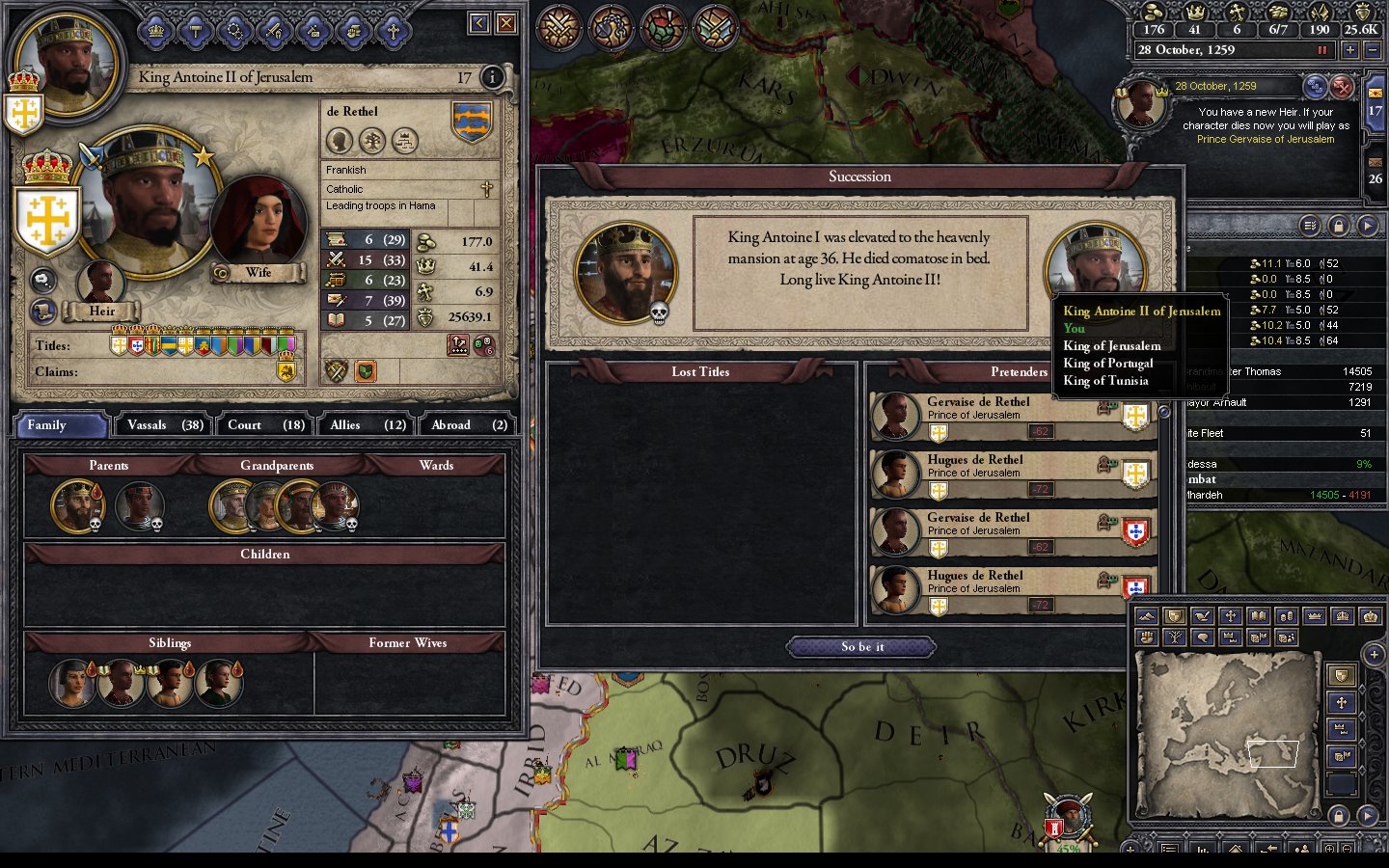
Task: Increase game speed with plus button
Action: point(1349,50)
